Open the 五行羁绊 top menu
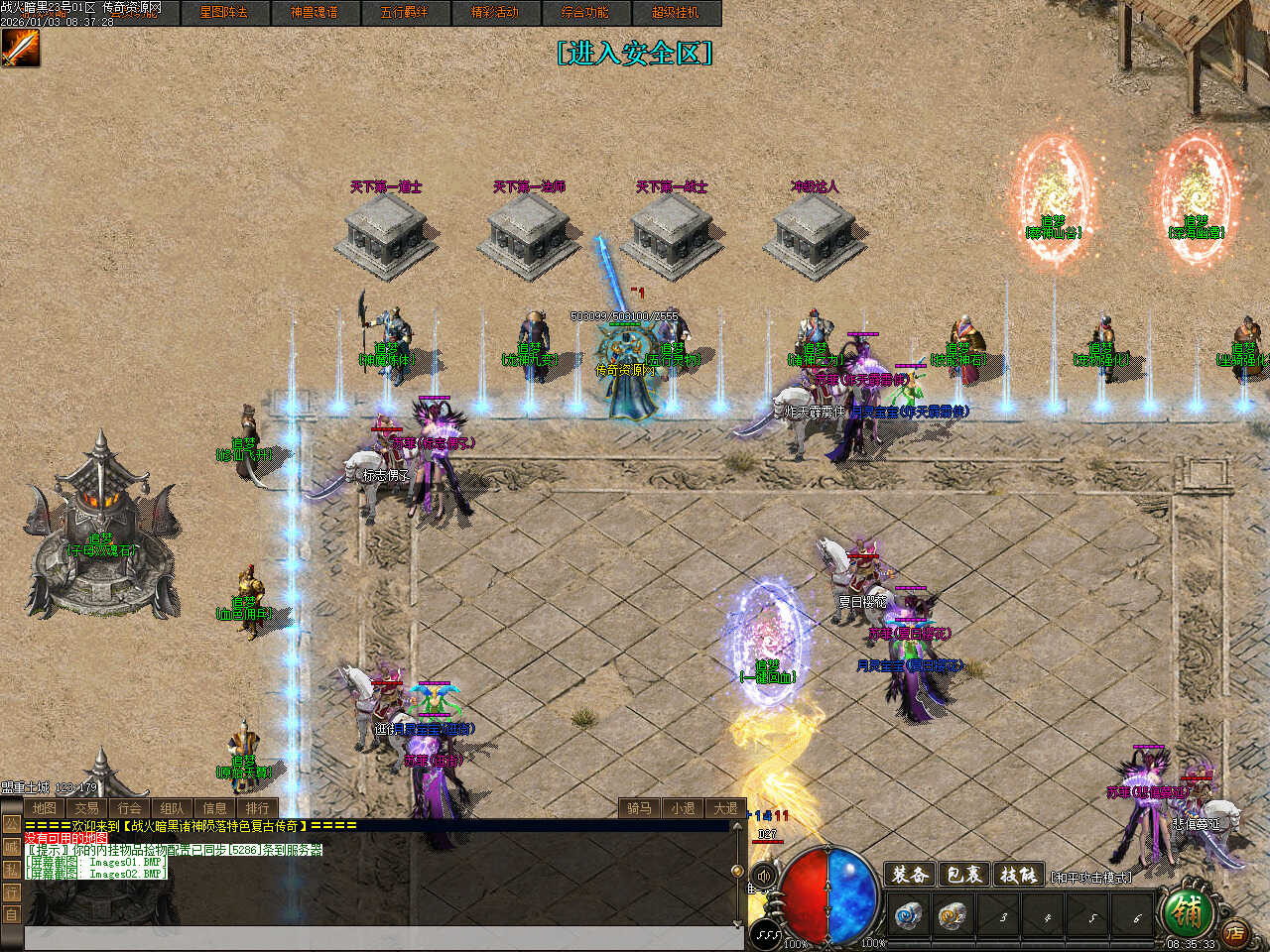This screenshot has width=1270, height=952. tap(405, 13)
